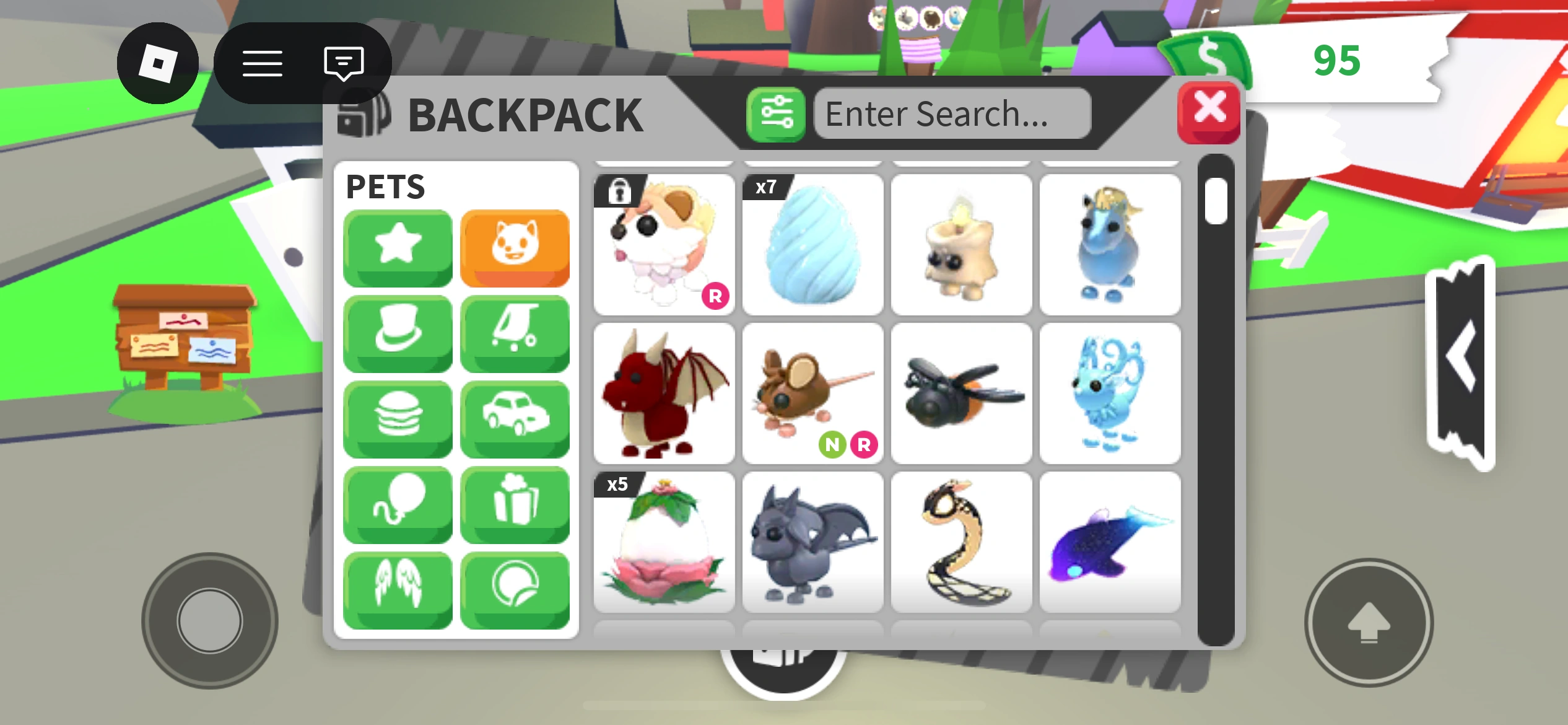Screen dimensions: 1568x725
Task: Open the Roblox home menu icon
Action: point(159,63)
